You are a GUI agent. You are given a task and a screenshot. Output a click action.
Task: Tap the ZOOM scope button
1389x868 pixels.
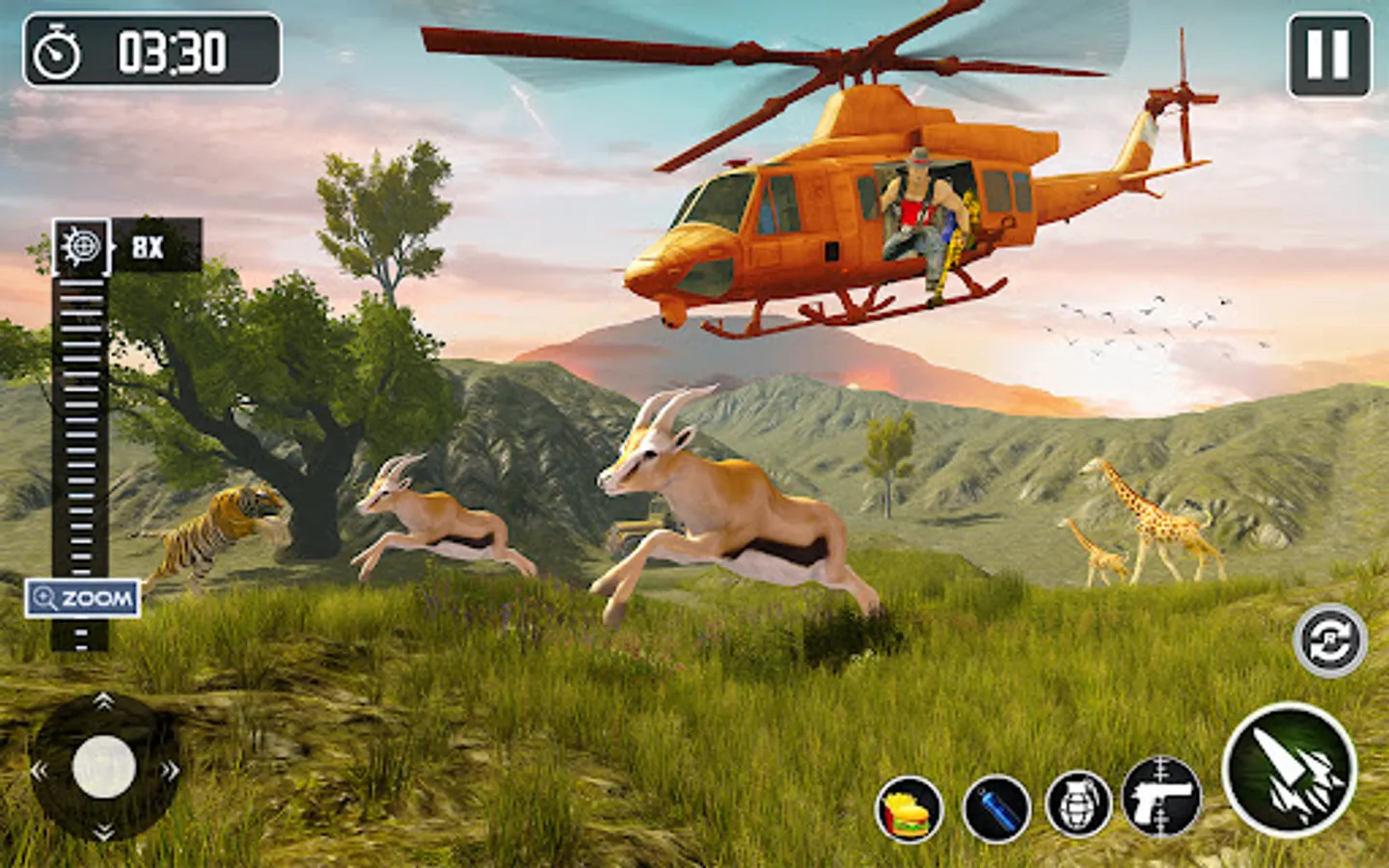(x=83, y=599)
